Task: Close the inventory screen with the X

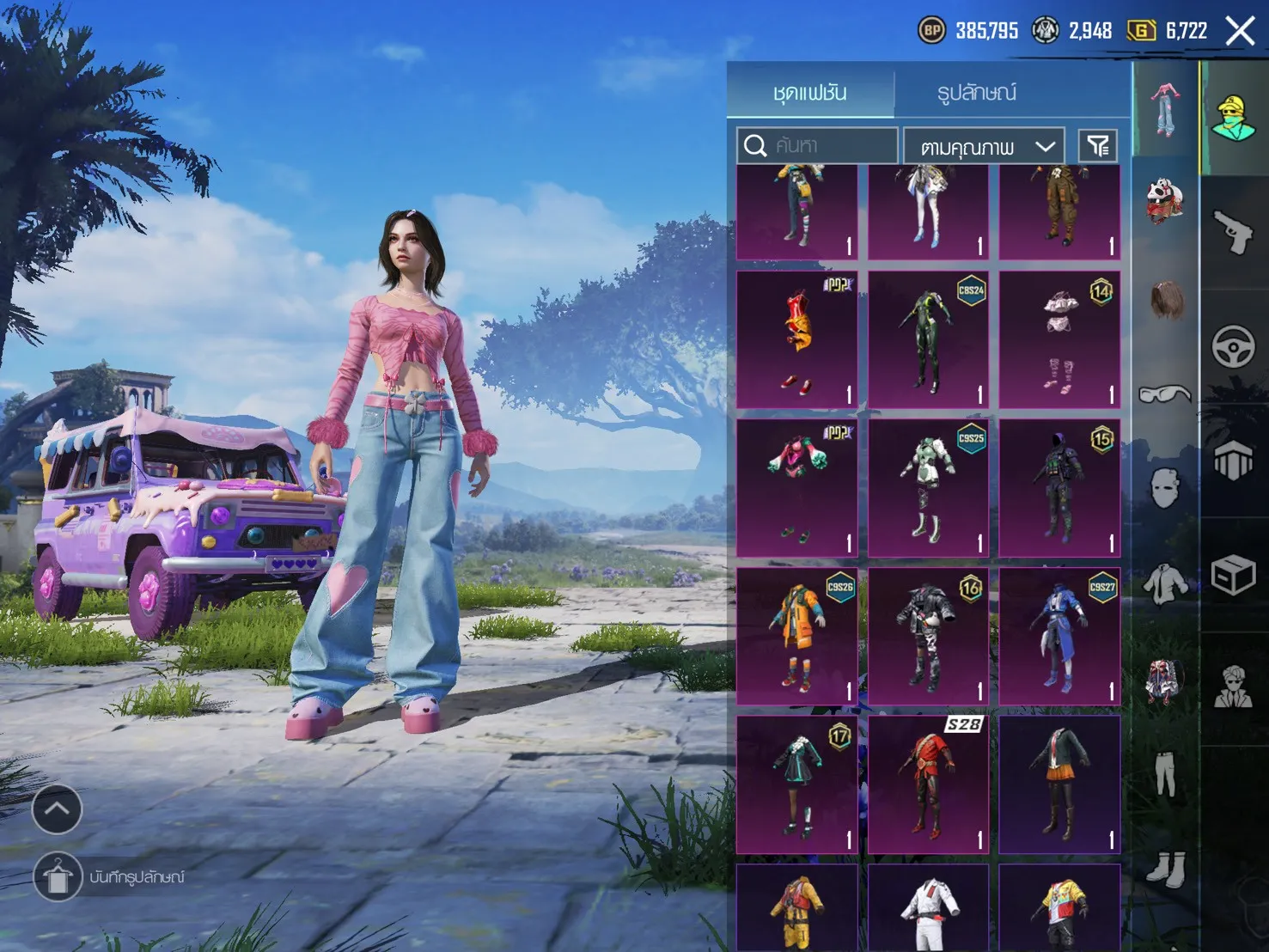Action: point(1240,32)
